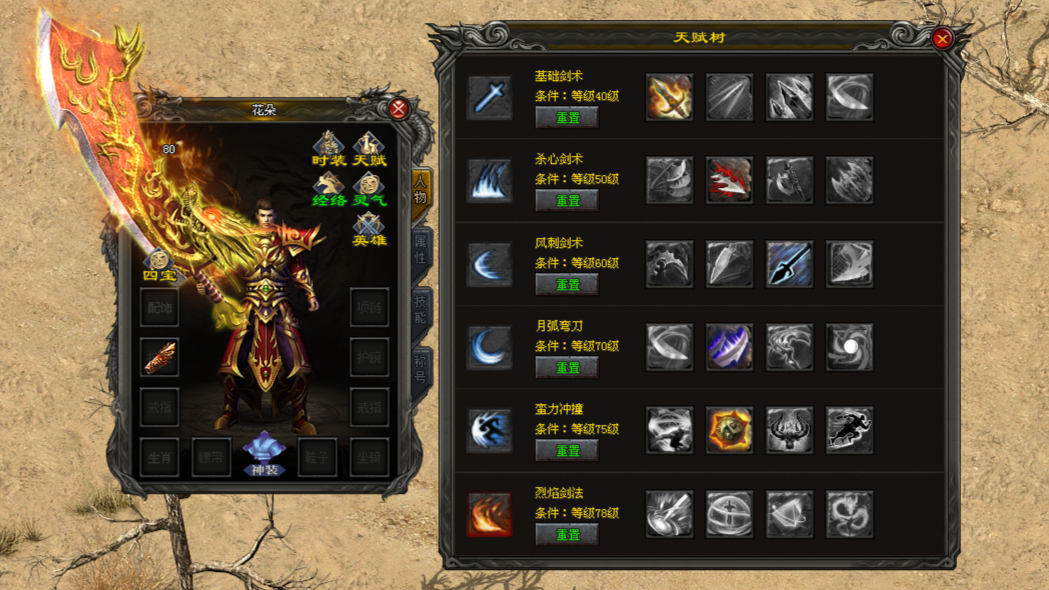This screenshot has width=1049, height=590.
Task: Choose the bull skull talent for 蛮力冲撞
Action: click(789, 430)
